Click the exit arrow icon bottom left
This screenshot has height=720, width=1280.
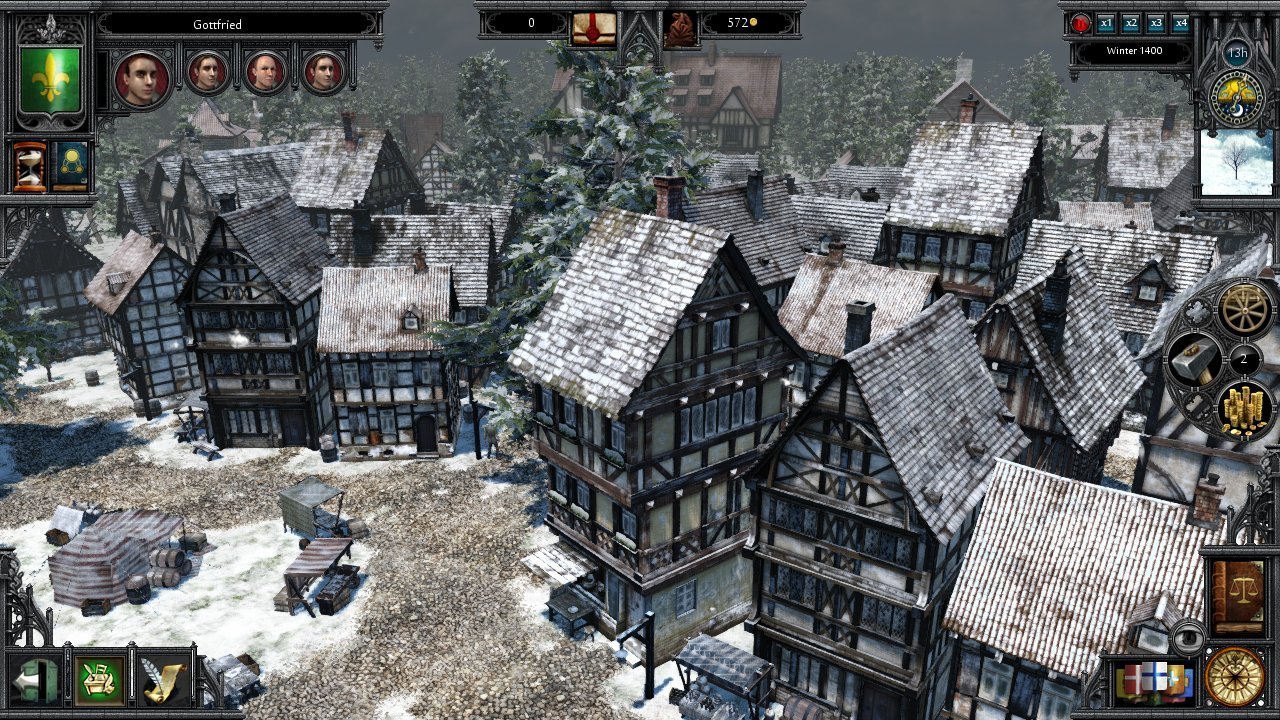pos(35,680)
